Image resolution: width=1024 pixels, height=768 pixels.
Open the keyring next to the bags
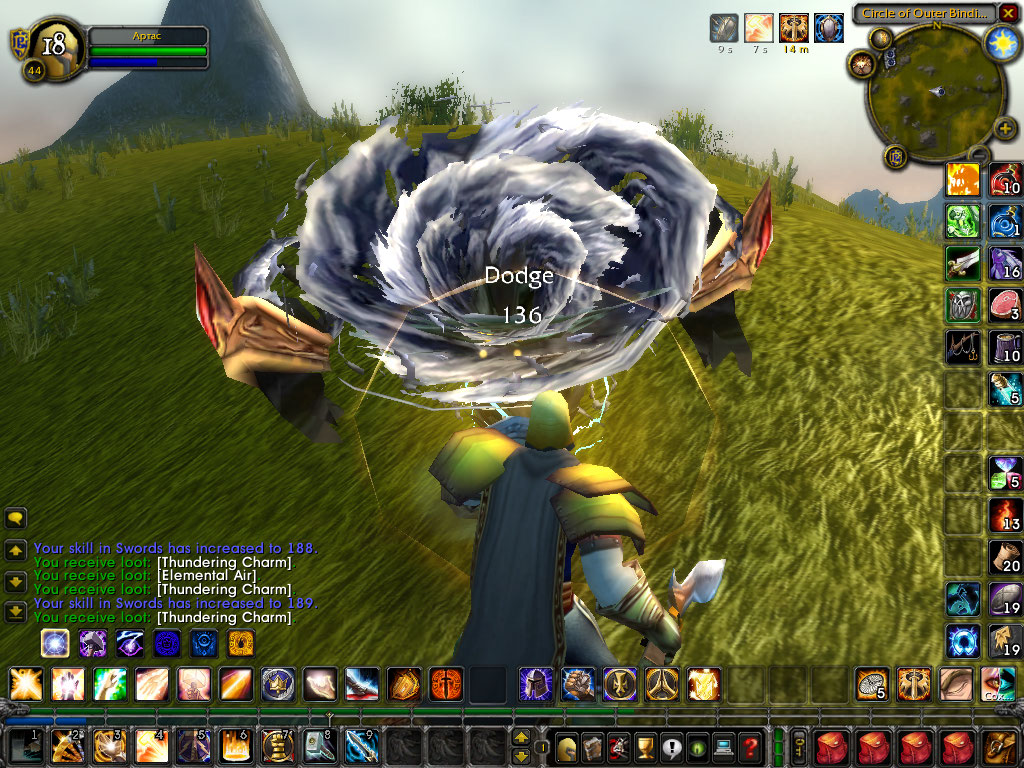pyautogui.click(x=800, y=746)
